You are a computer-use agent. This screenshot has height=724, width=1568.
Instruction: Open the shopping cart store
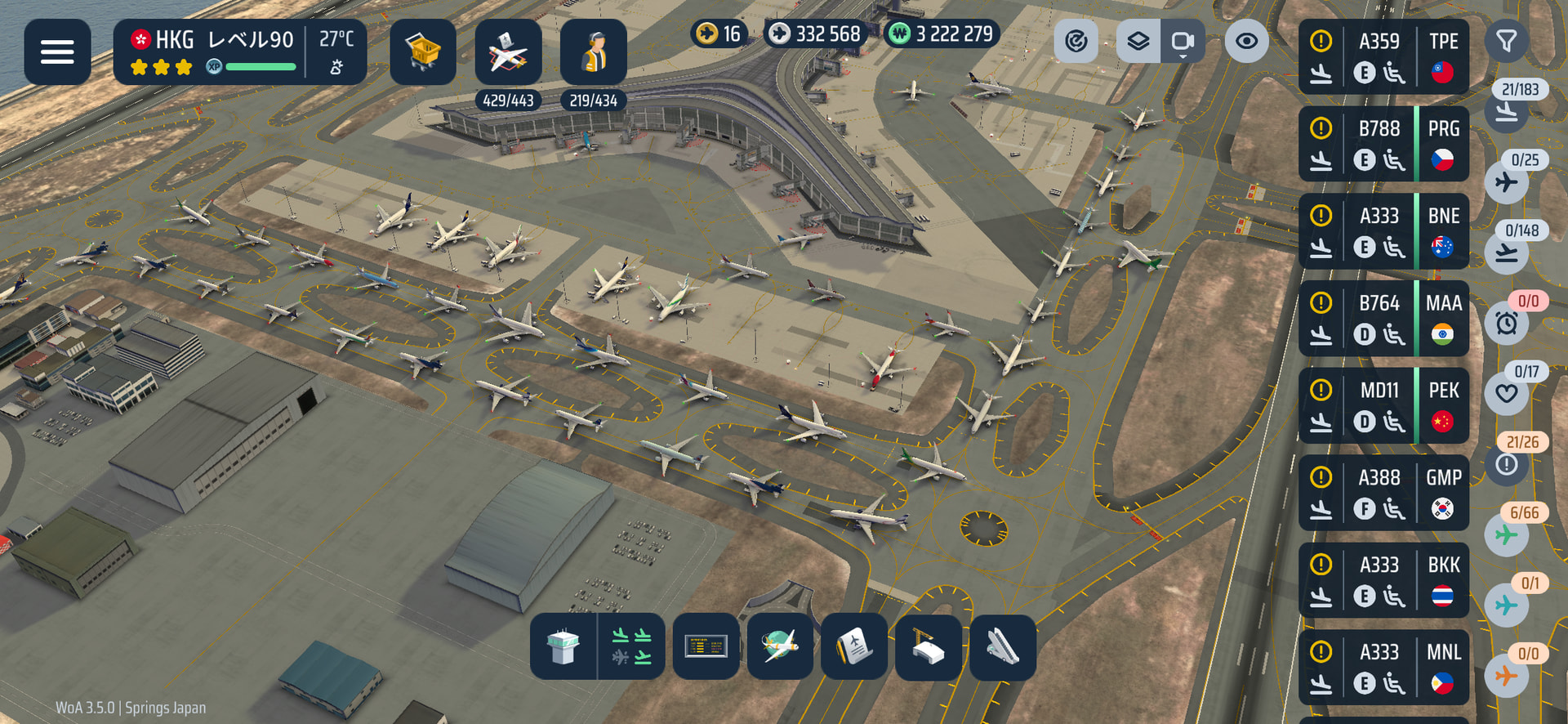pyautogui.click(x=422, y=52)
